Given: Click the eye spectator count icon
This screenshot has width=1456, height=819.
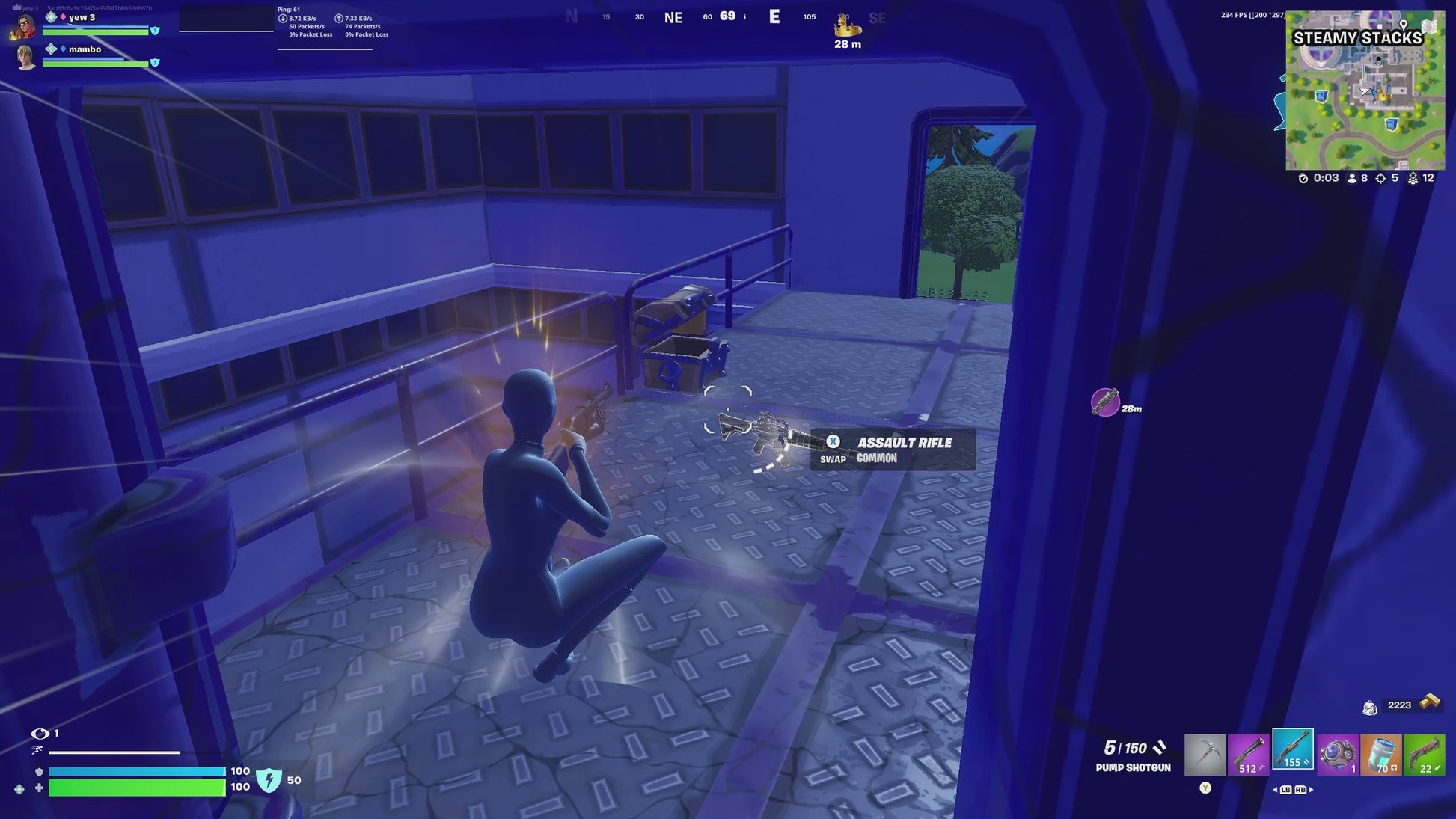Looking at the screenshot, I should [40, 734].
